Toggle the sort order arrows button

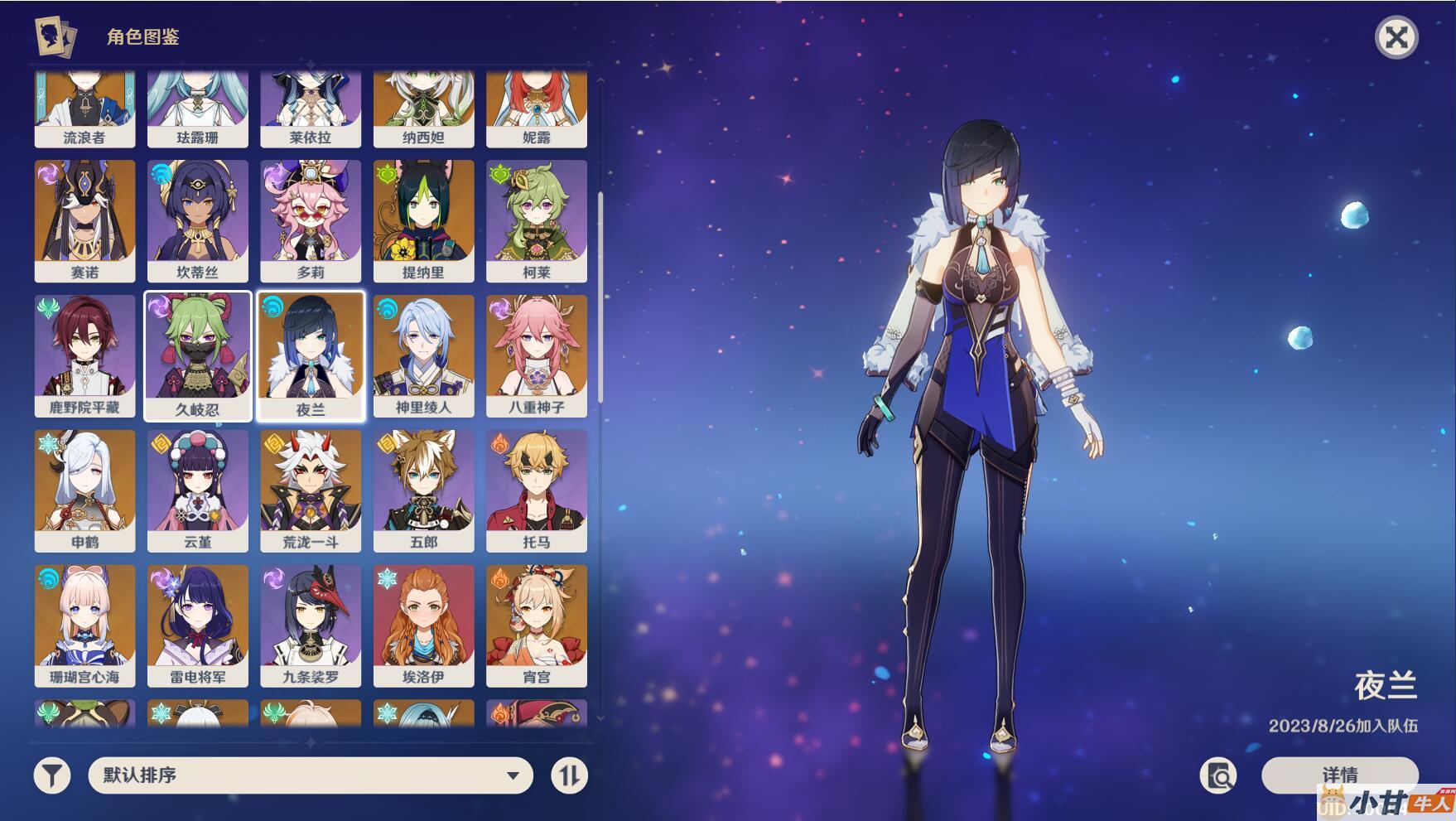coord(569,776)
